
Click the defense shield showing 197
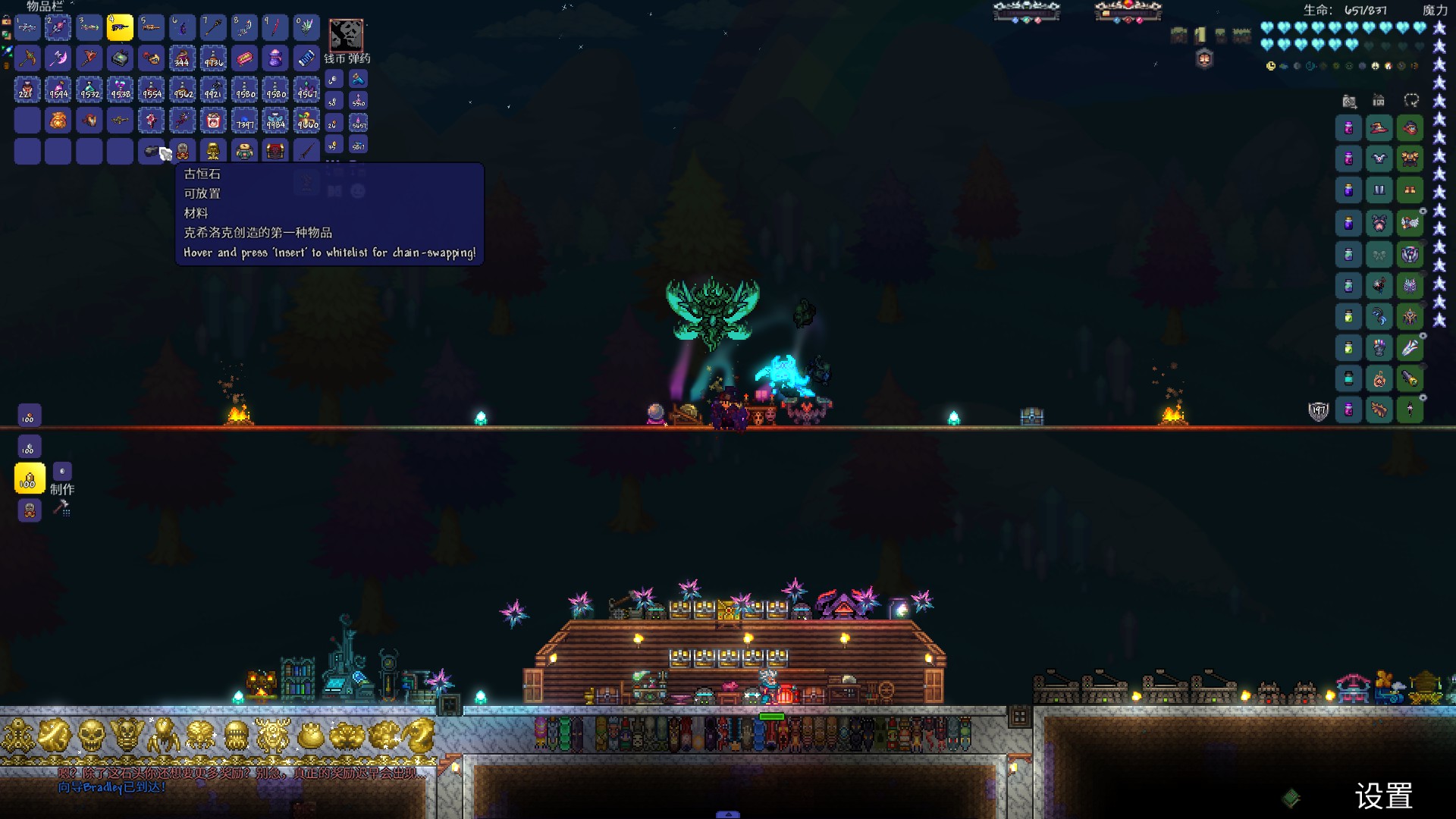click(1319, 411)
